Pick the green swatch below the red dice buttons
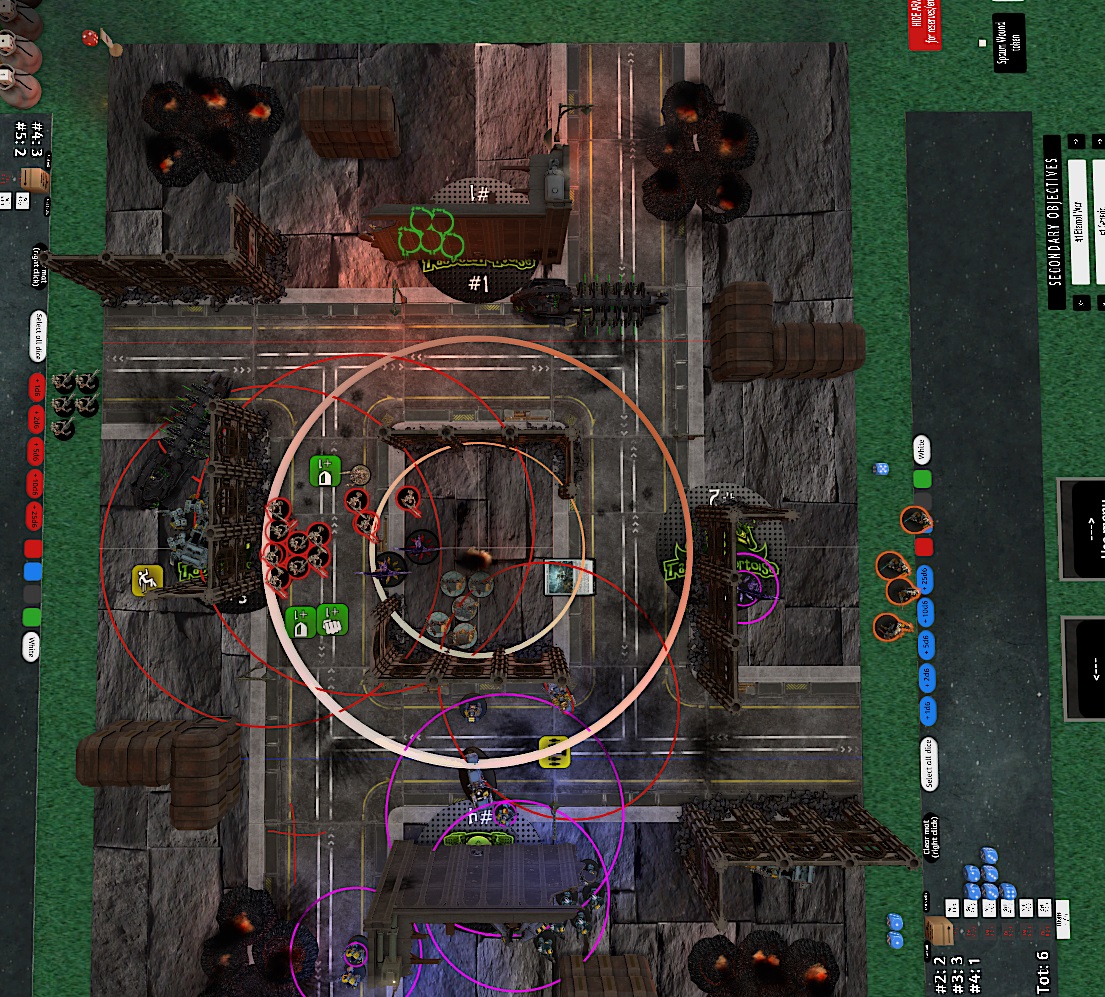The height and width of the screenshot is (997, 1105). click(x=34, y=616)
